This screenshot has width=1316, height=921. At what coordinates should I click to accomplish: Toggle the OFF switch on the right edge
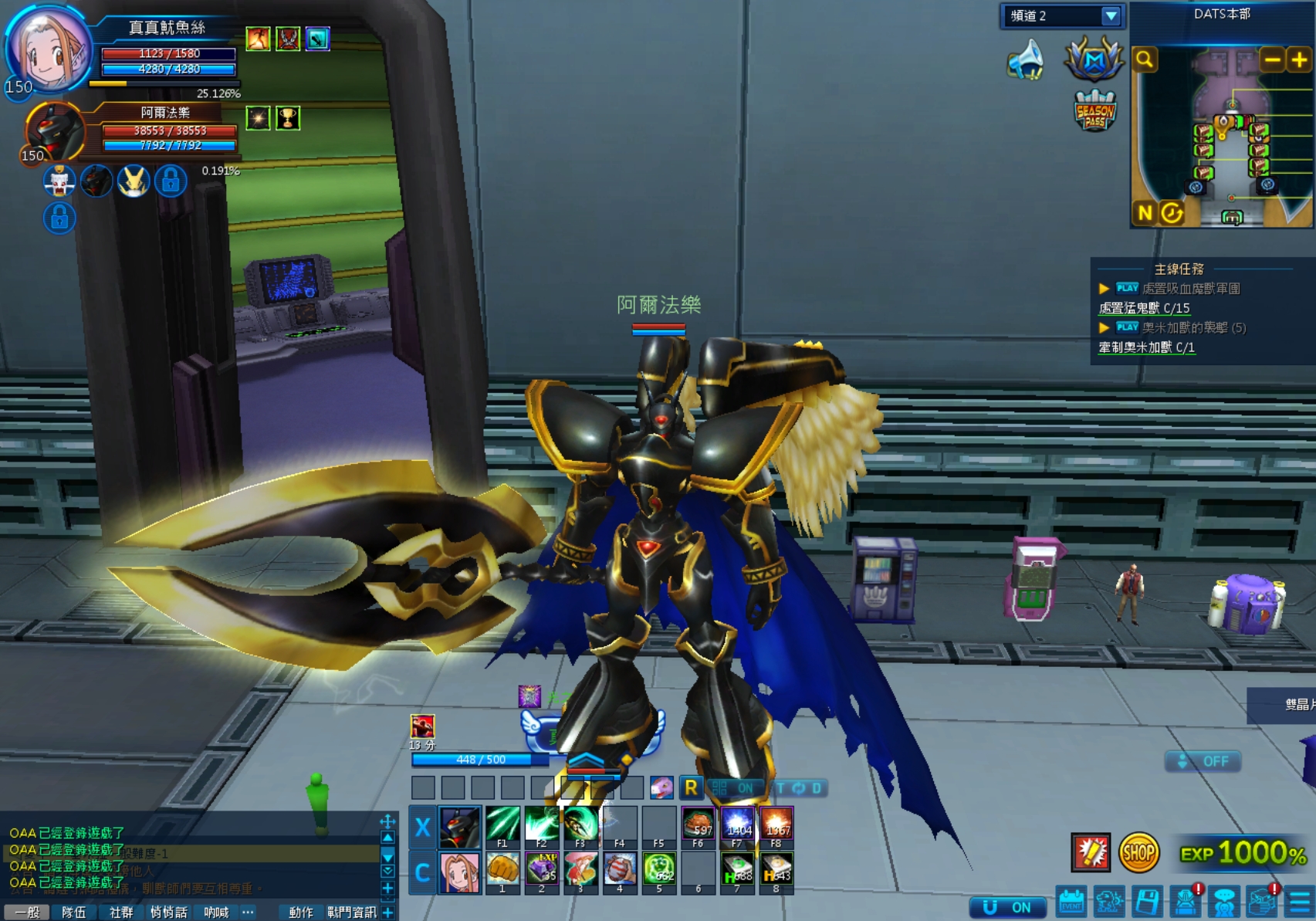(x=1203, y=761)
